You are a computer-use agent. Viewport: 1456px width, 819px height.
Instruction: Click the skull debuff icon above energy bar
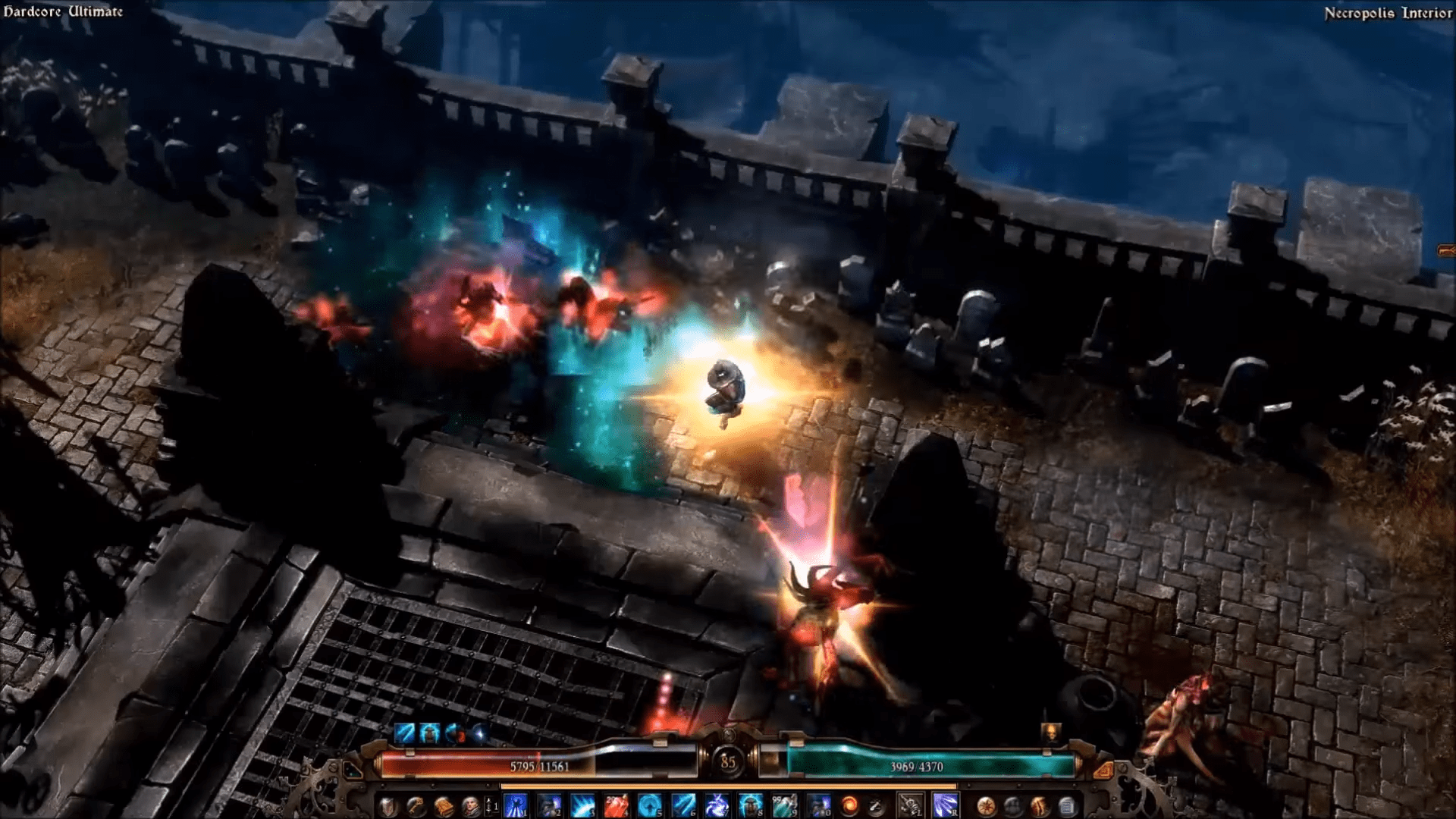point(1052,733)
